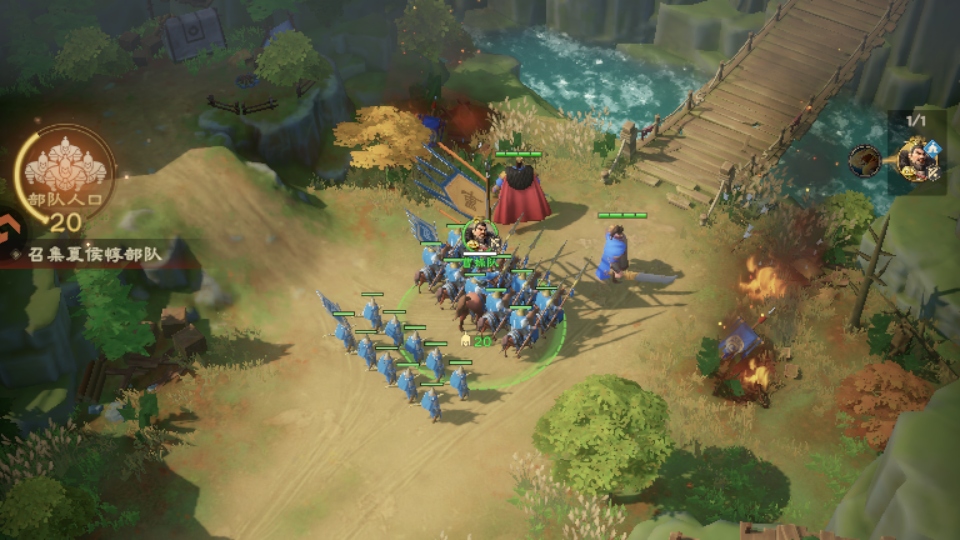The image size is (960, 540).
Task: Select the hero portrait in the squad panel
Action: pos(916,159)
